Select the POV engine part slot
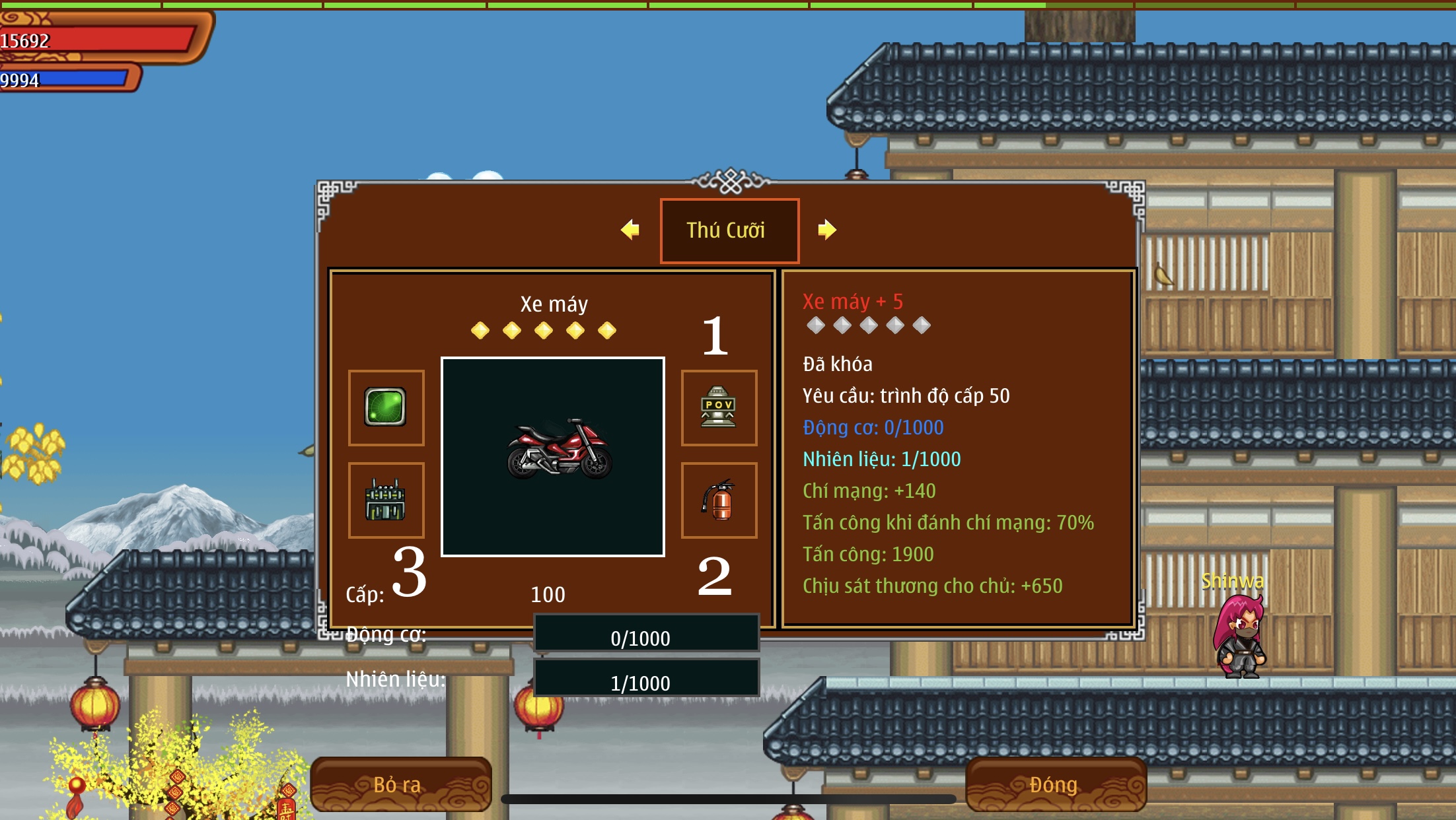The image size is (1456, 820). pyautogui.click(x=719, y=407)
